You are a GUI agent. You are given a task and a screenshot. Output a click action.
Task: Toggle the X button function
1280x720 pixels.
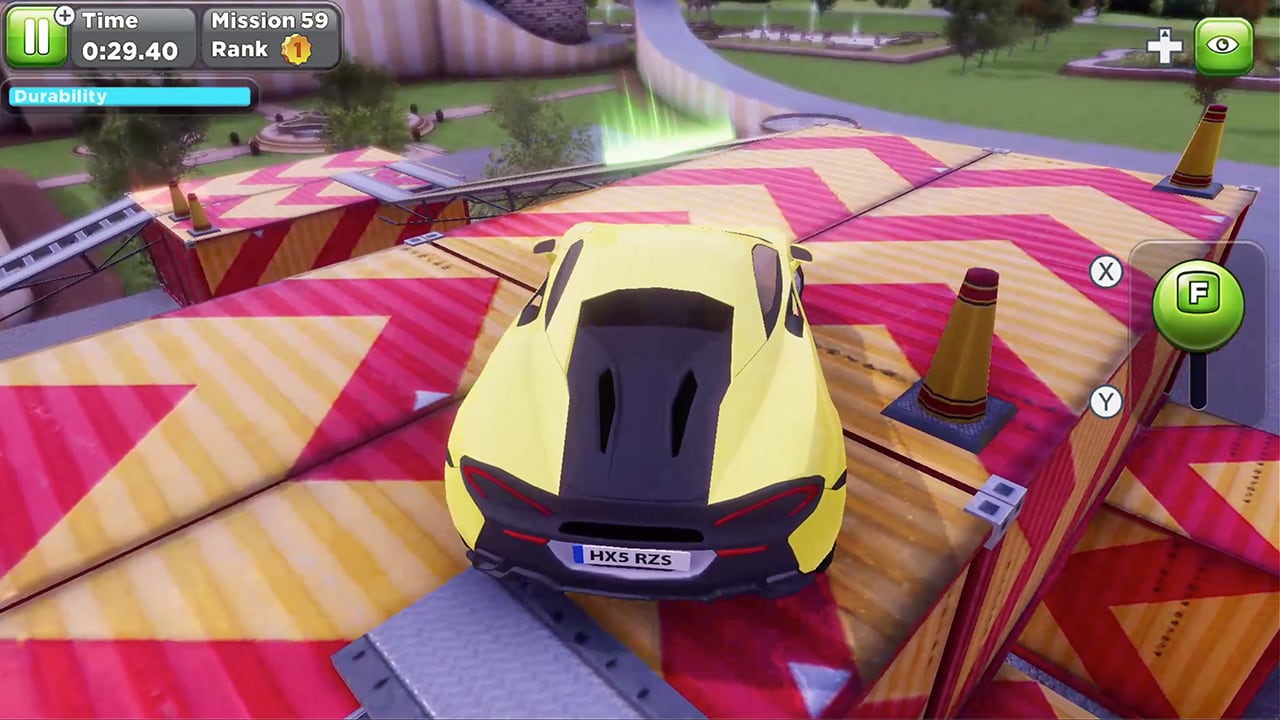(x=1104, y=271)
